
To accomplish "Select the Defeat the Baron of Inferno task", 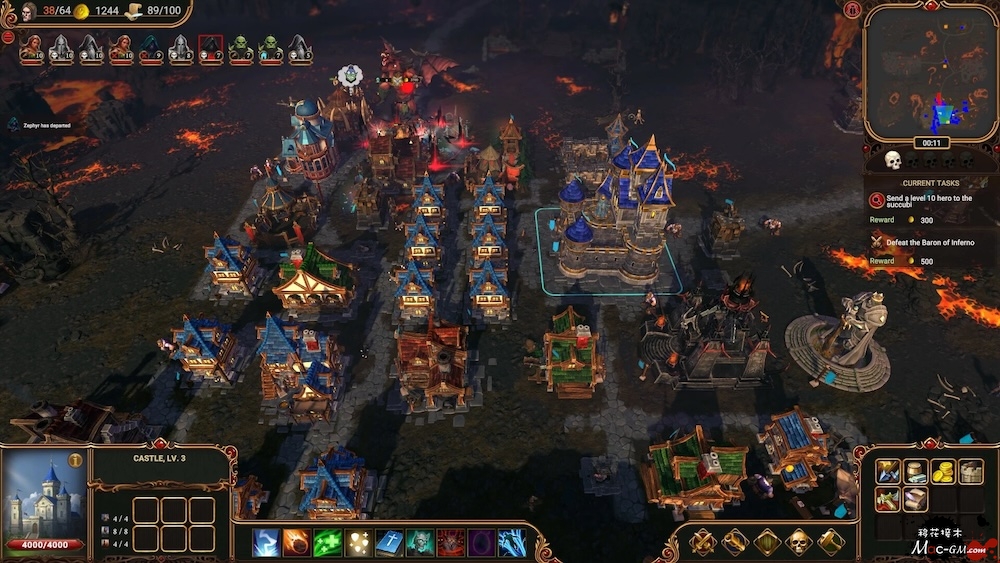I will coord(921,241).
